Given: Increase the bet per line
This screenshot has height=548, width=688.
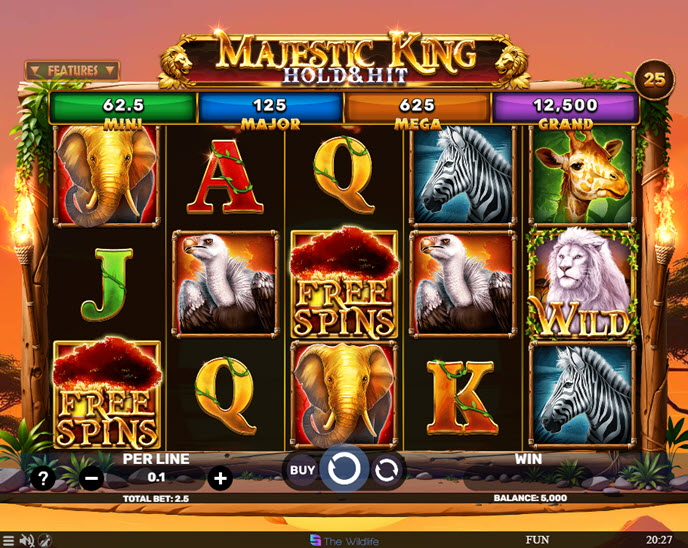Looking at the screenshot, I should (220, 478).
